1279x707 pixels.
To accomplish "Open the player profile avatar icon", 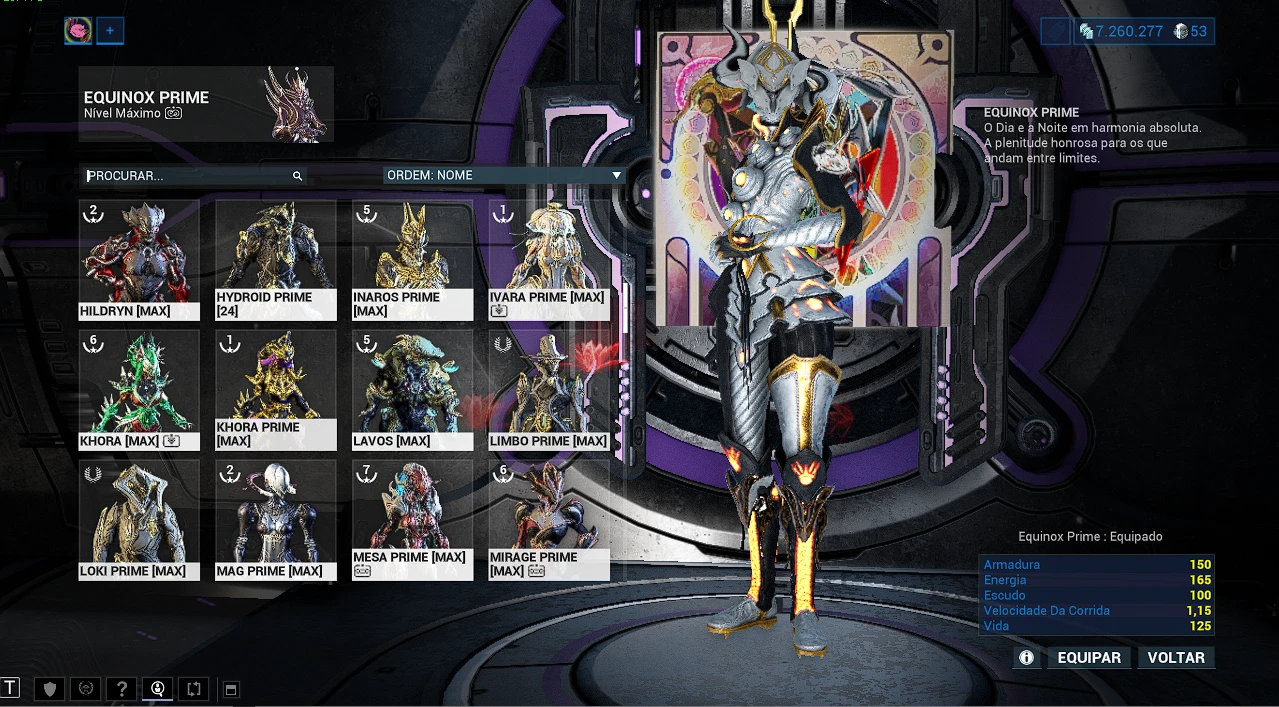I will [x=78, y=31].
